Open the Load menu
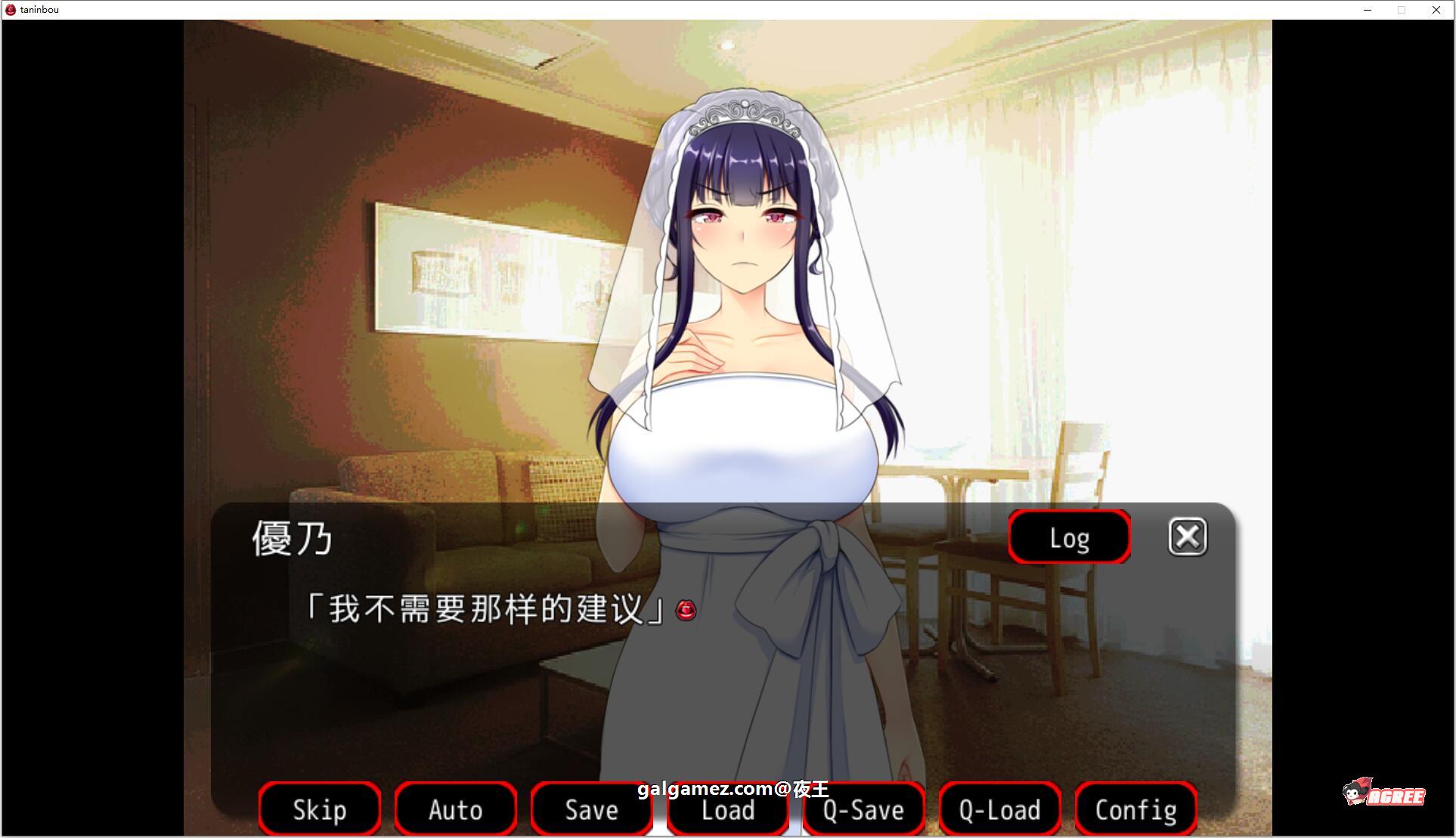This screenshot has width=1456, height=838. coord(727,809)
